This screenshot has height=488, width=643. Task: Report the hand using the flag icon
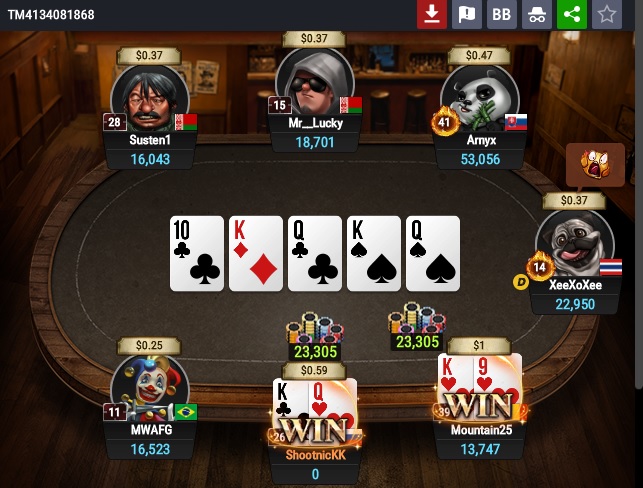click(467, 14)
